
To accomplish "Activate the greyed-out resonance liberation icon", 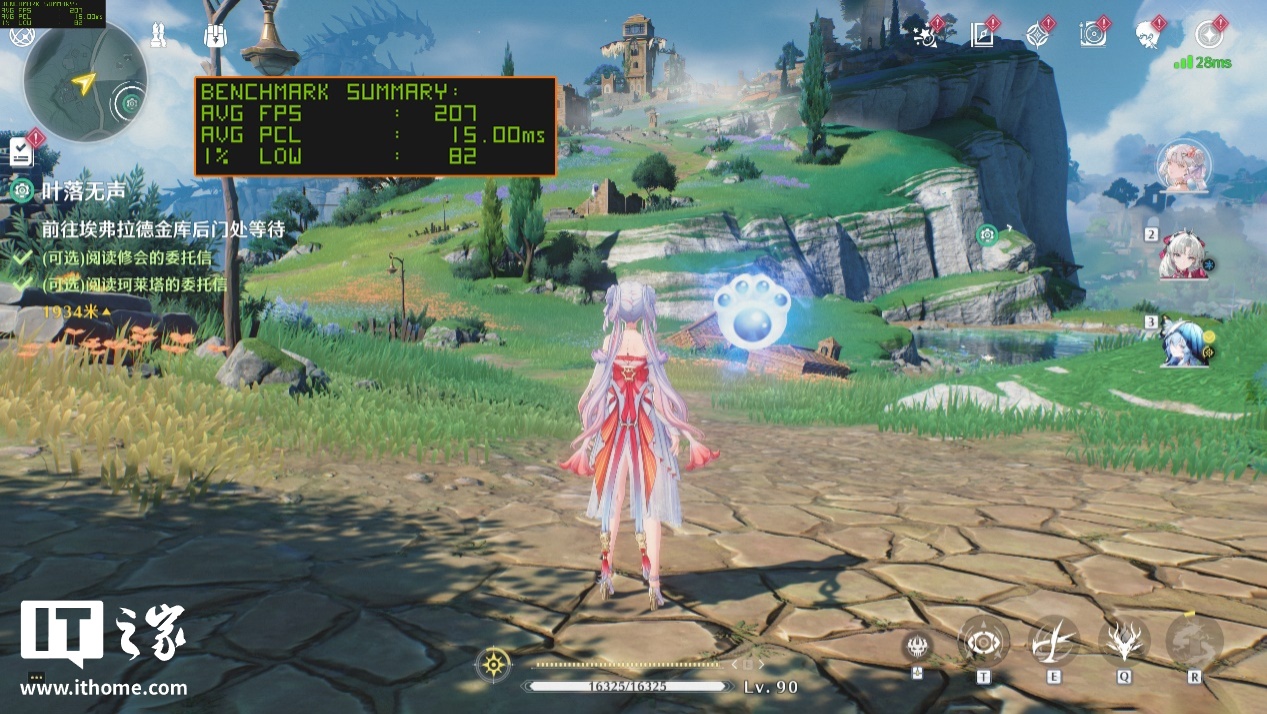I will click(x=1194, y=641).
